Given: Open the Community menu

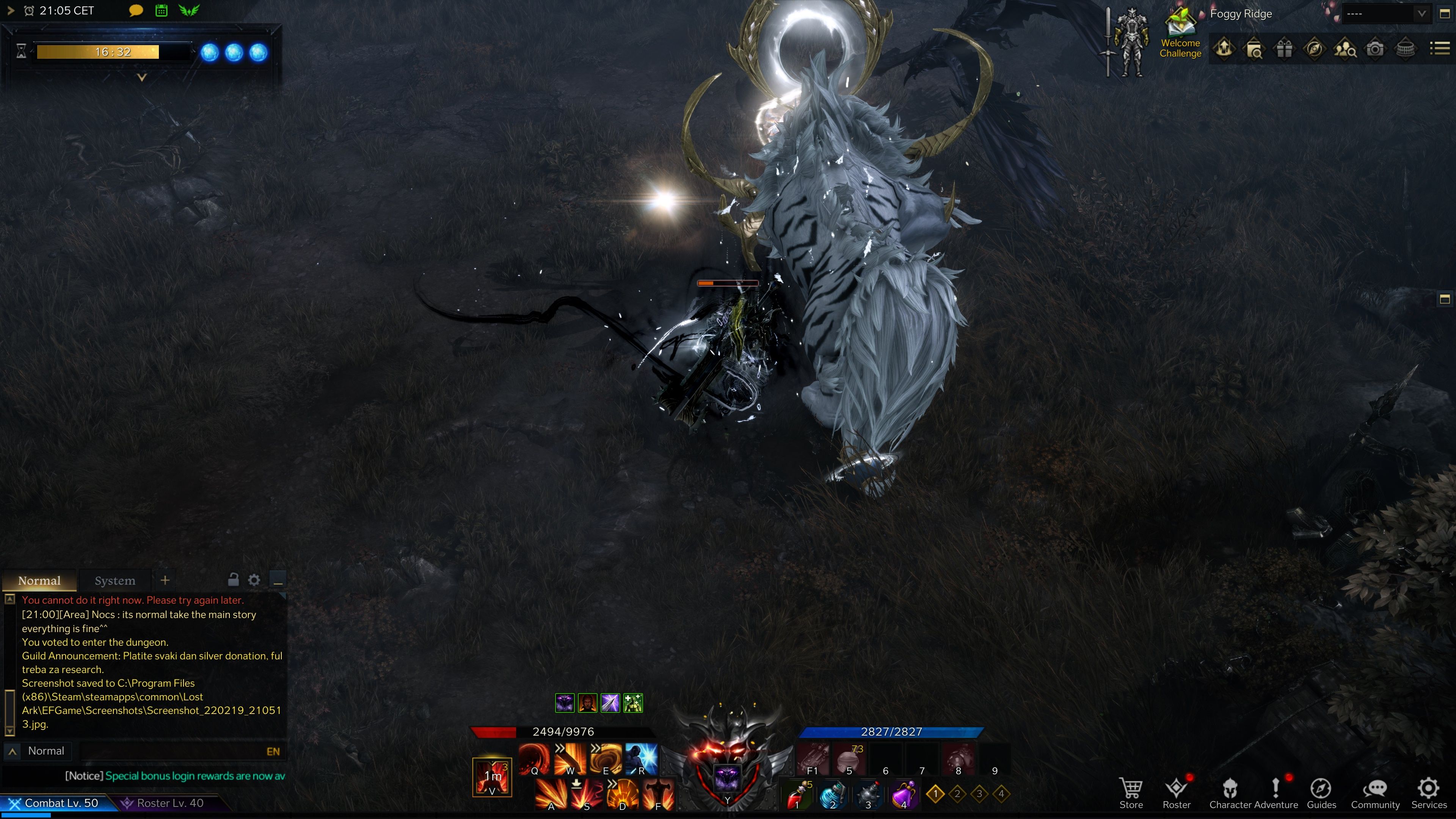Looking at the screenshot, I should tap(1374, 793).
